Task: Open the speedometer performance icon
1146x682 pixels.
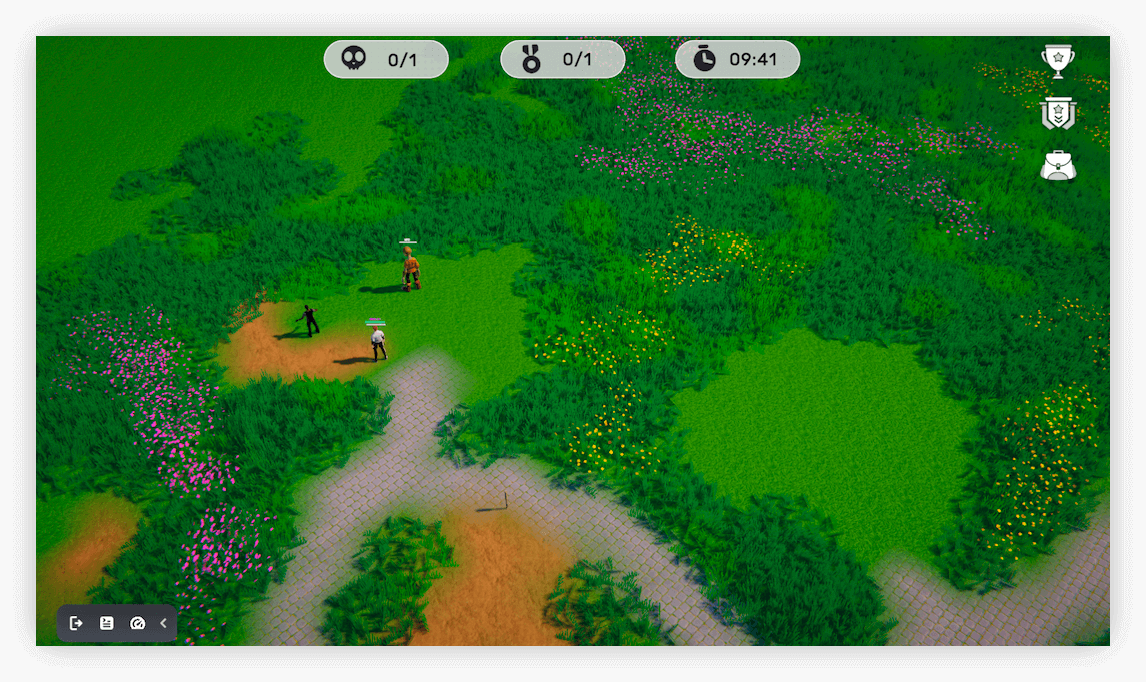Action: point(138,623)
